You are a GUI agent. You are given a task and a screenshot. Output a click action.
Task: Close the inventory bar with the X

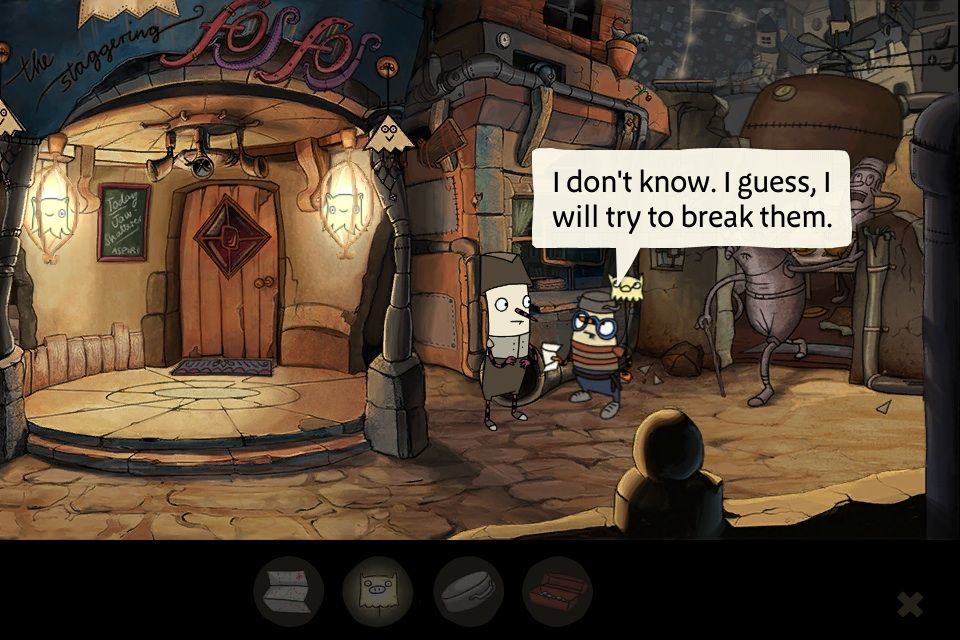pos(909,604)
